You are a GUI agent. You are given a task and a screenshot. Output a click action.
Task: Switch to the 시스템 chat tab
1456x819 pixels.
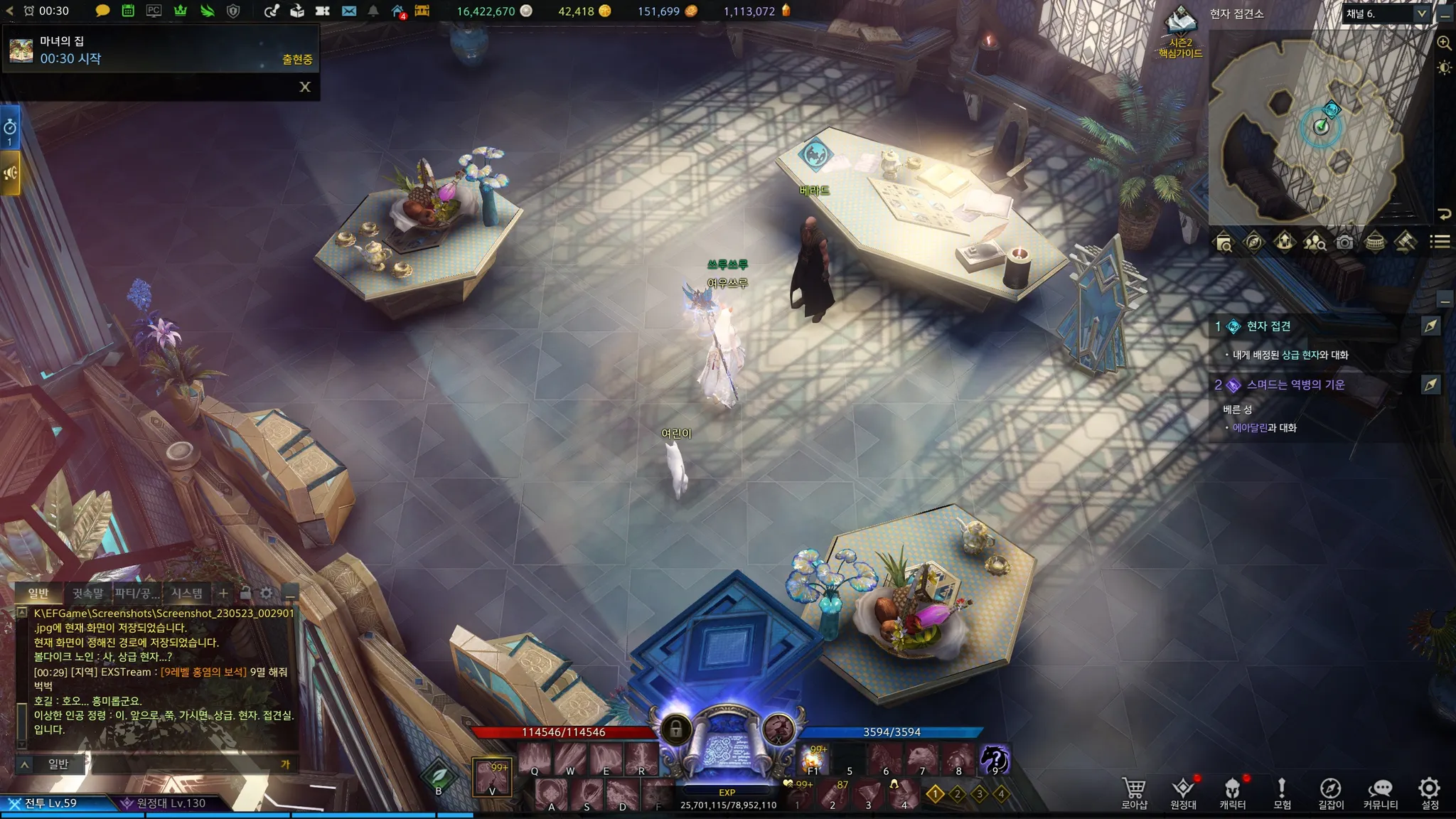click(186, 593)
